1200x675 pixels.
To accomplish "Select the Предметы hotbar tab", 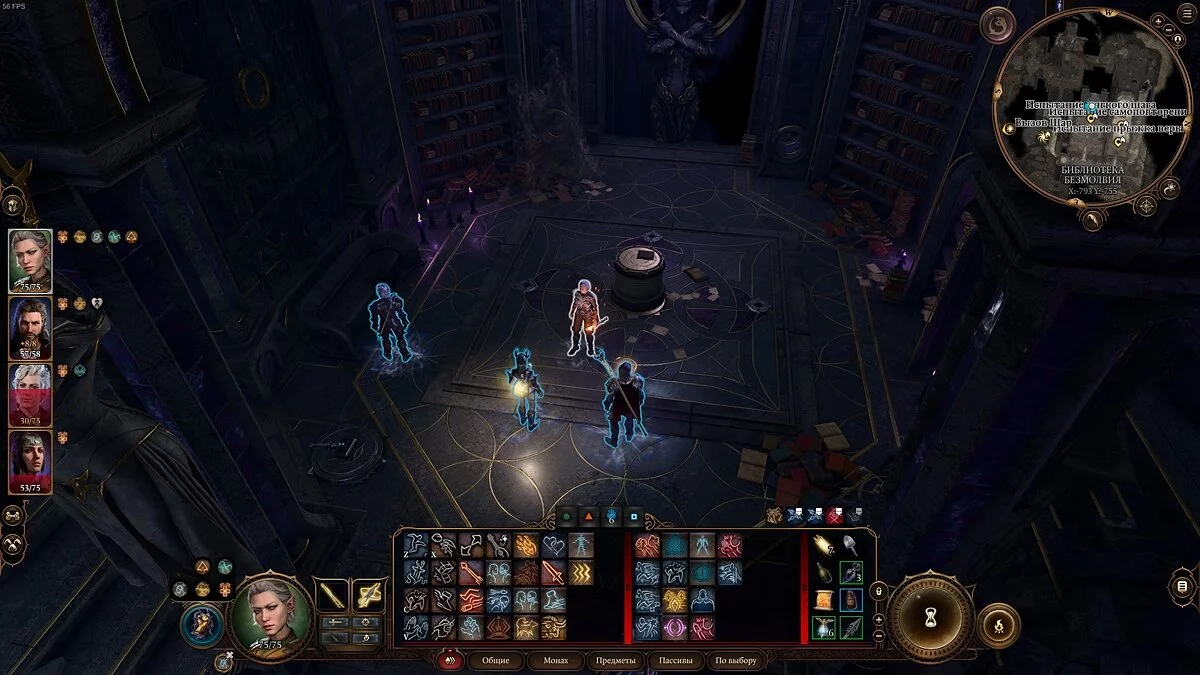I will [615, 661].
